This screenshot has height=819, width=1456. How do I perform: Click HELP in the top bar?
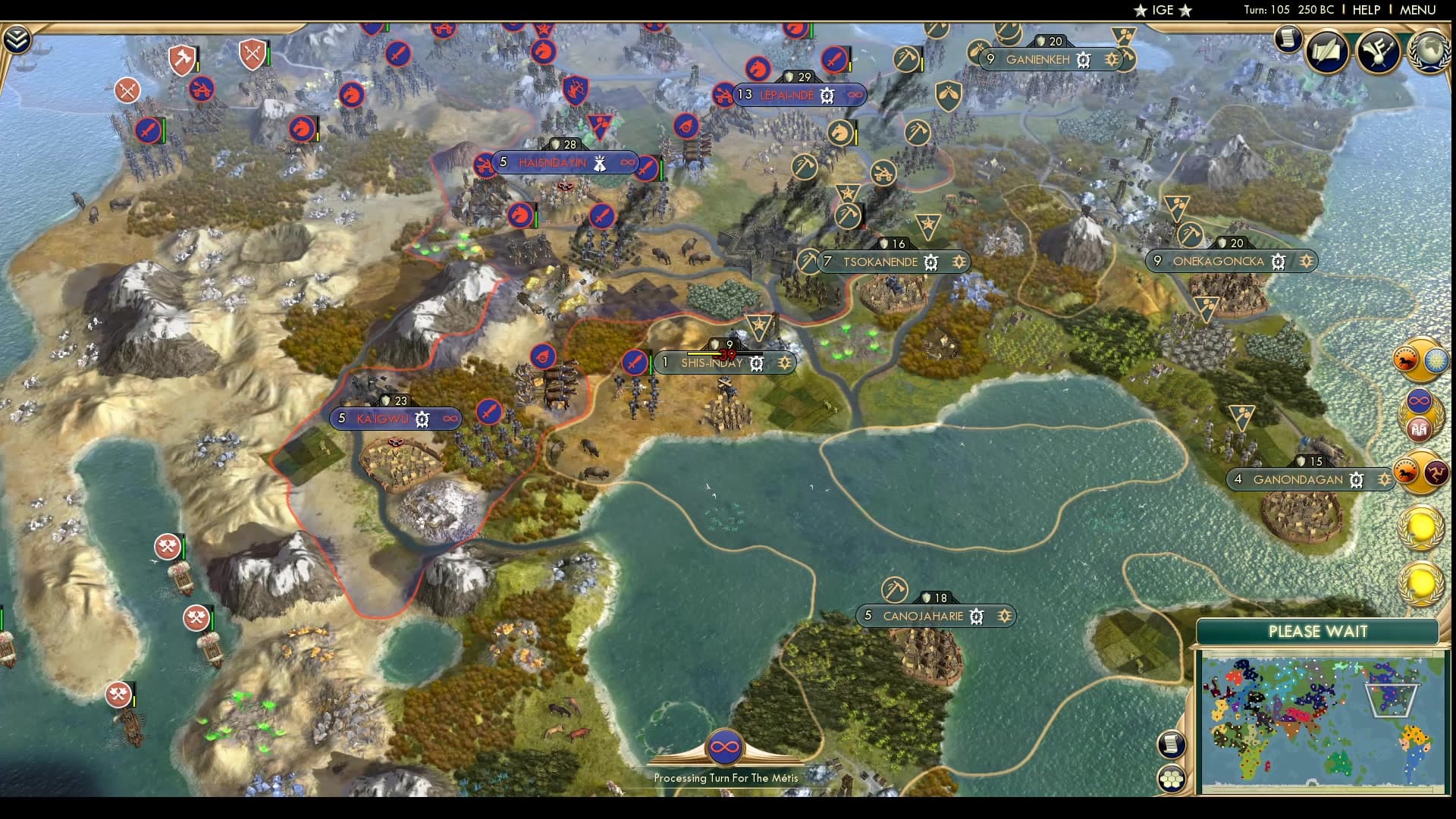(x=1366, y=10)
